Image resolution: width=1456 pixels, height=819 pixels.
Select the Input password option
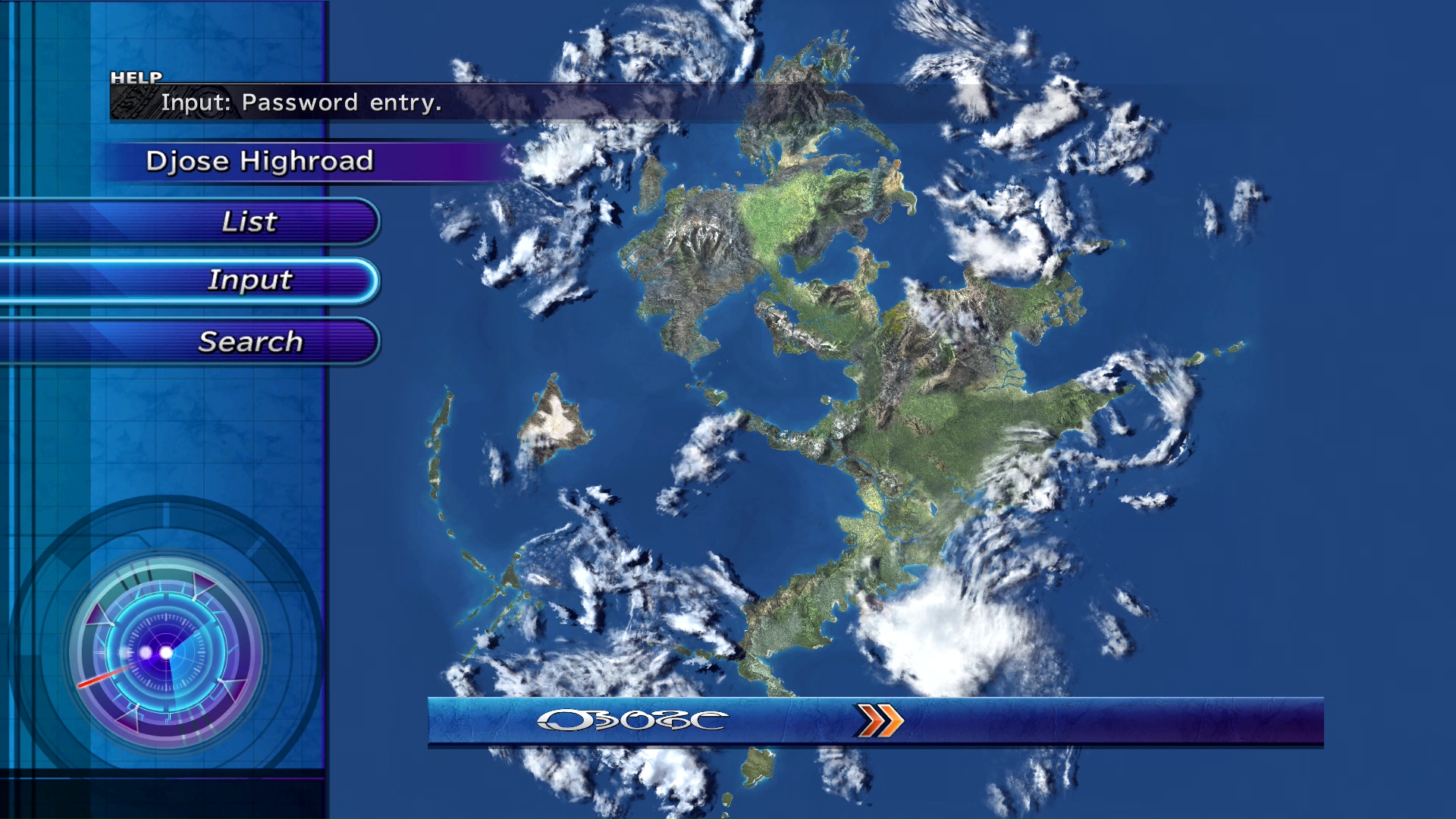pyautogui.click(x=249, y=281)
